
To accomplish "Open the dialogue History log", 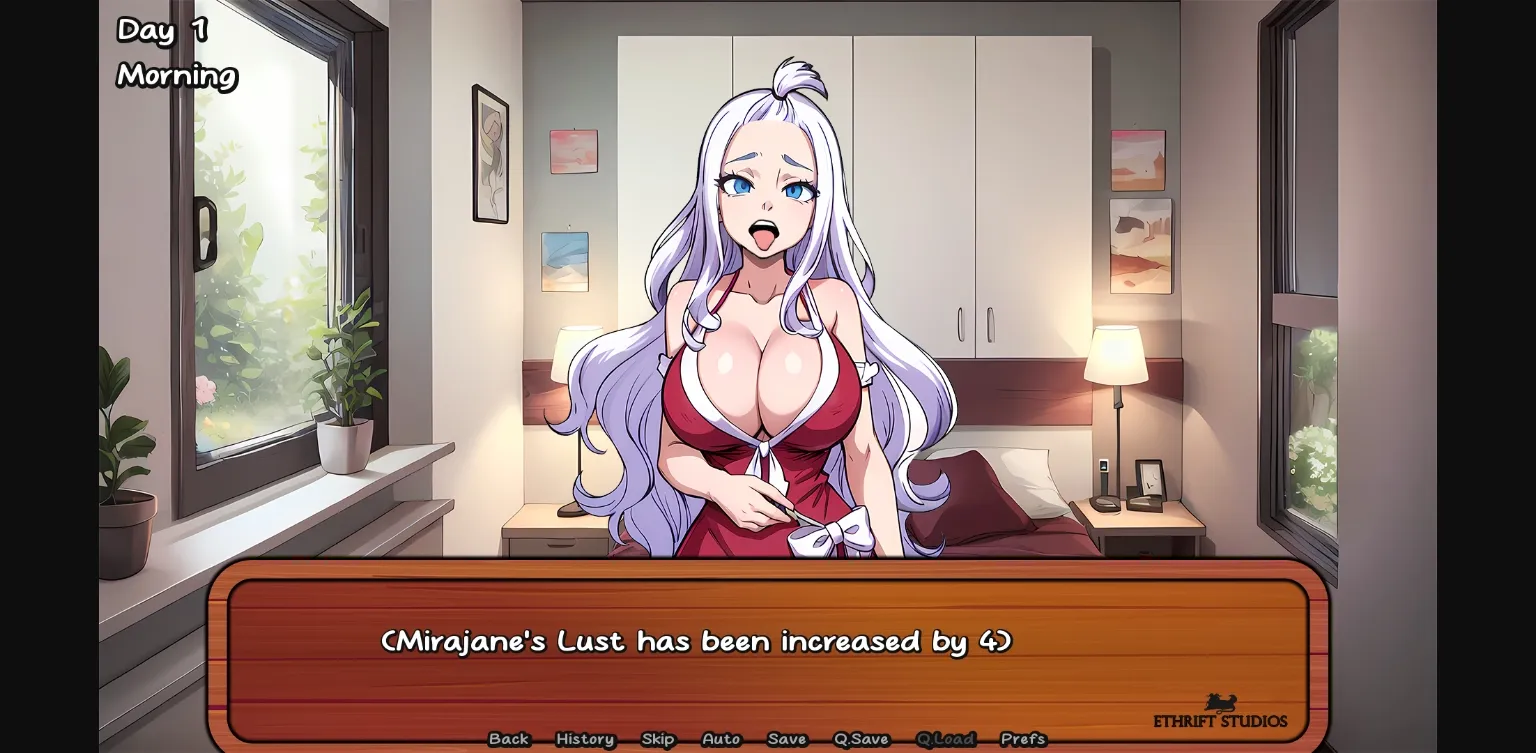I will click(x=584, y=739).
